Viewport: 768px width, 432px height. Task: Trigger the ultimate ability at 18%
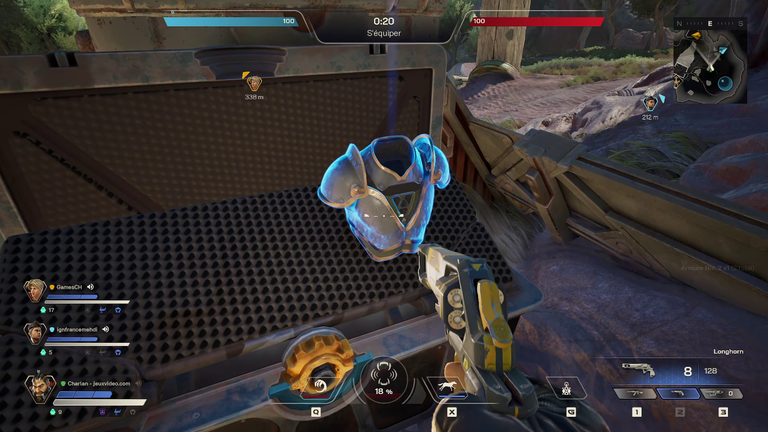click(x=381, y=380)
